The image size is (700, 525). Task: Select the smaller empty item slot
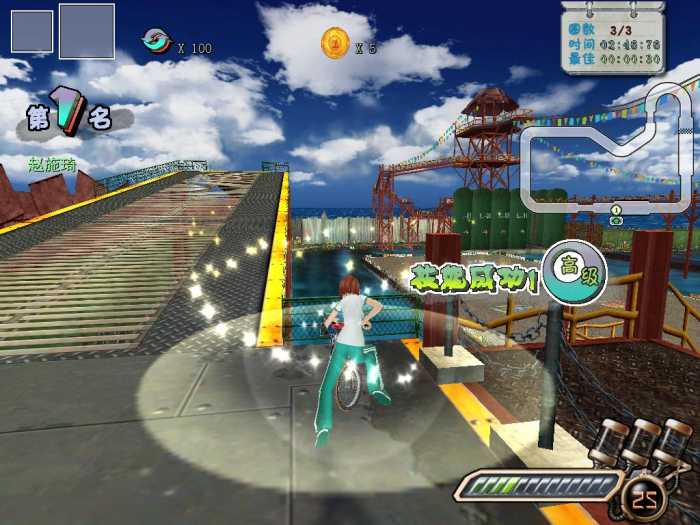(32, 31)
